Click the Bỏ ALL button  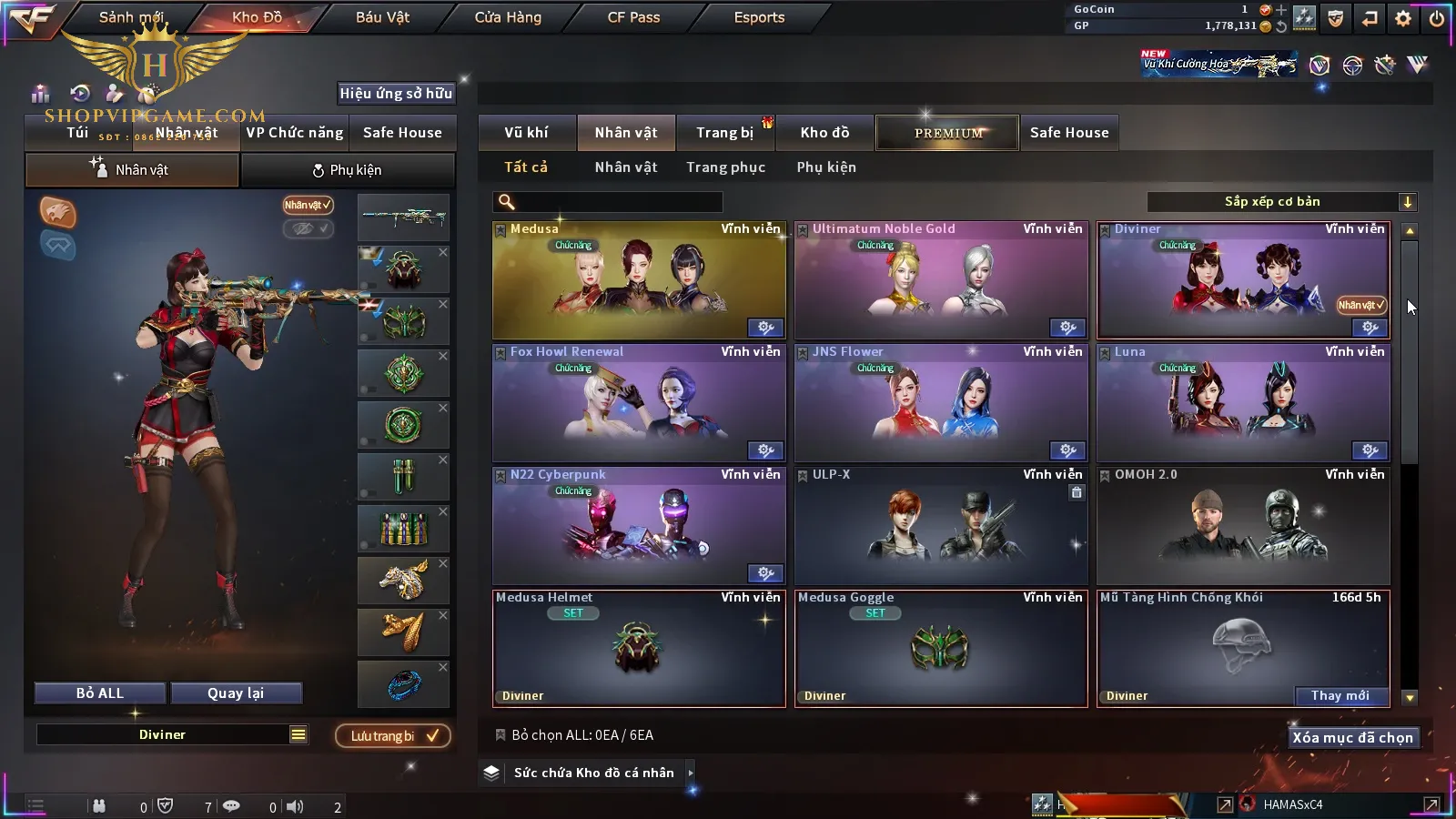point(100,693)
